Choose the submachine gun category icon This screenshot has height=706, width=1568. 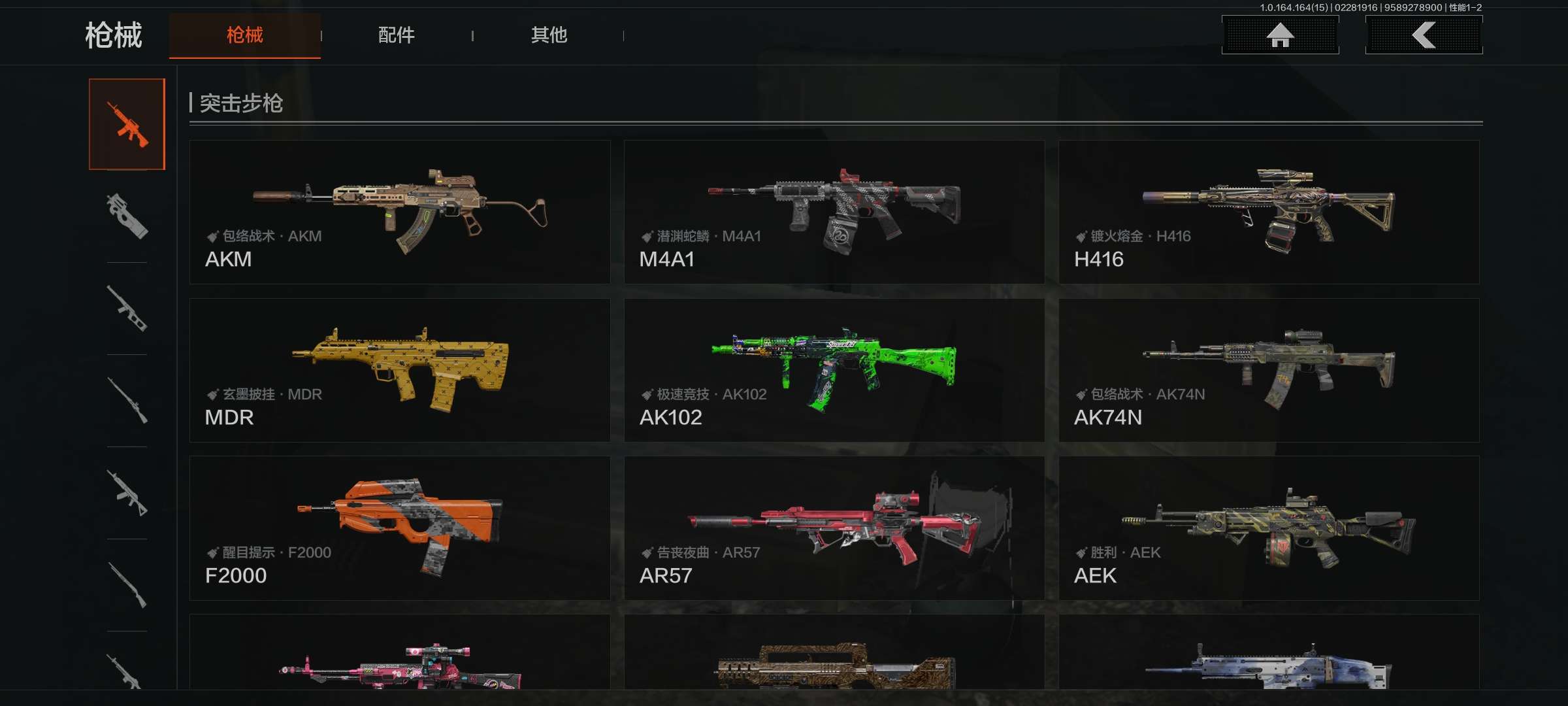tap(127, 216)
